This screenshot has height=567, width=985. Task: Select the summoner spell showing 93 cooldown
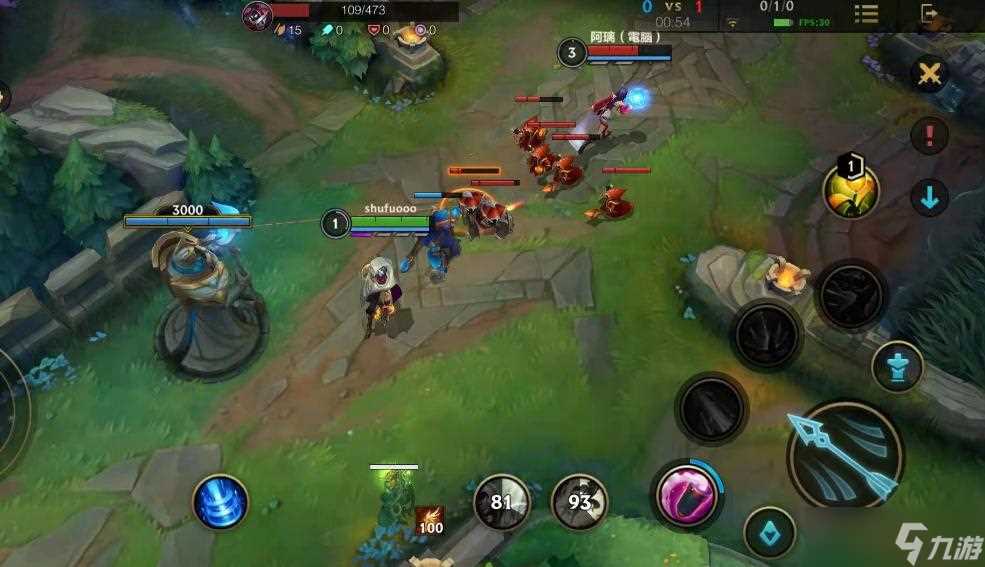click(x=580, y=501)
